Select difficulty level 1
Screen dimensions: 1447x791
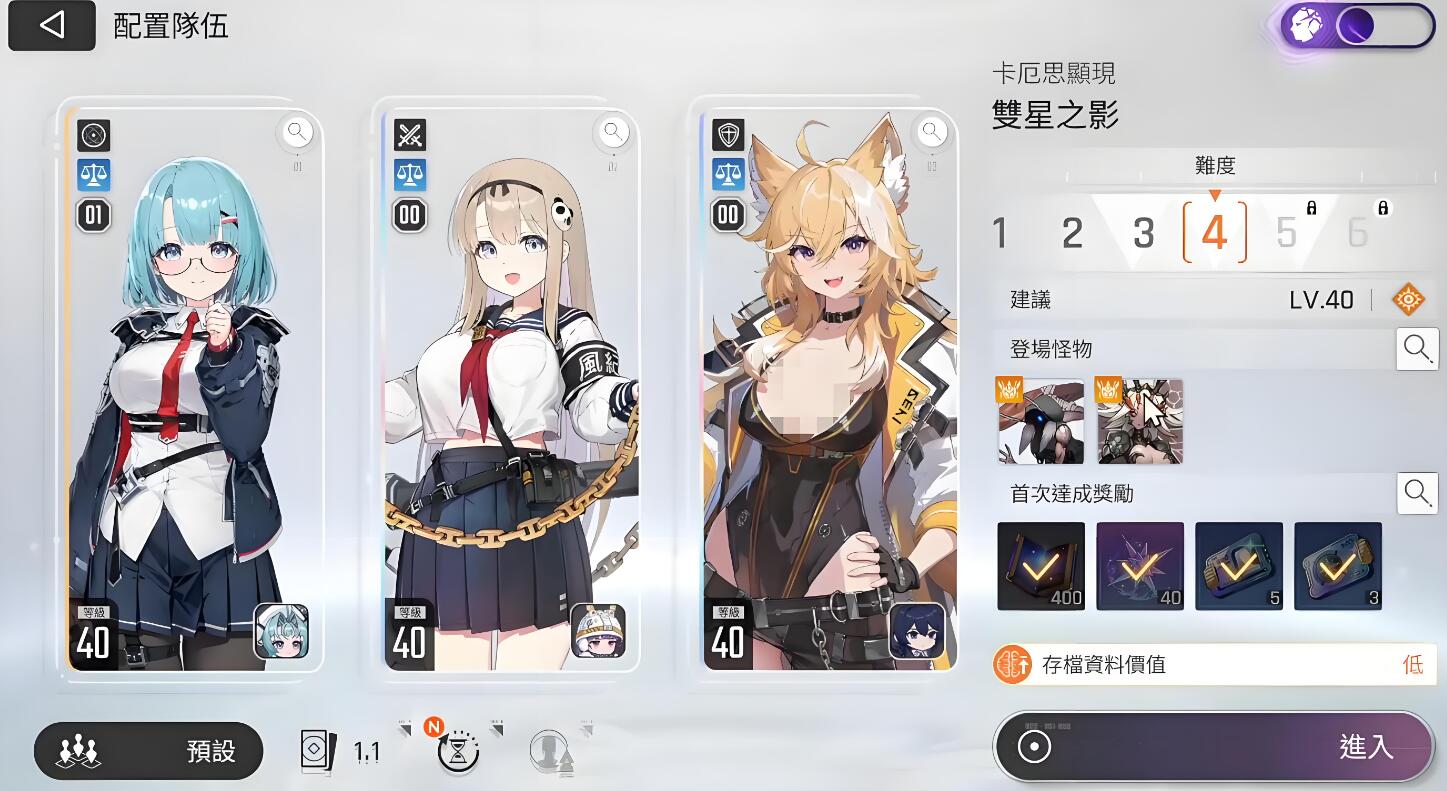(x=1000, y=232)
